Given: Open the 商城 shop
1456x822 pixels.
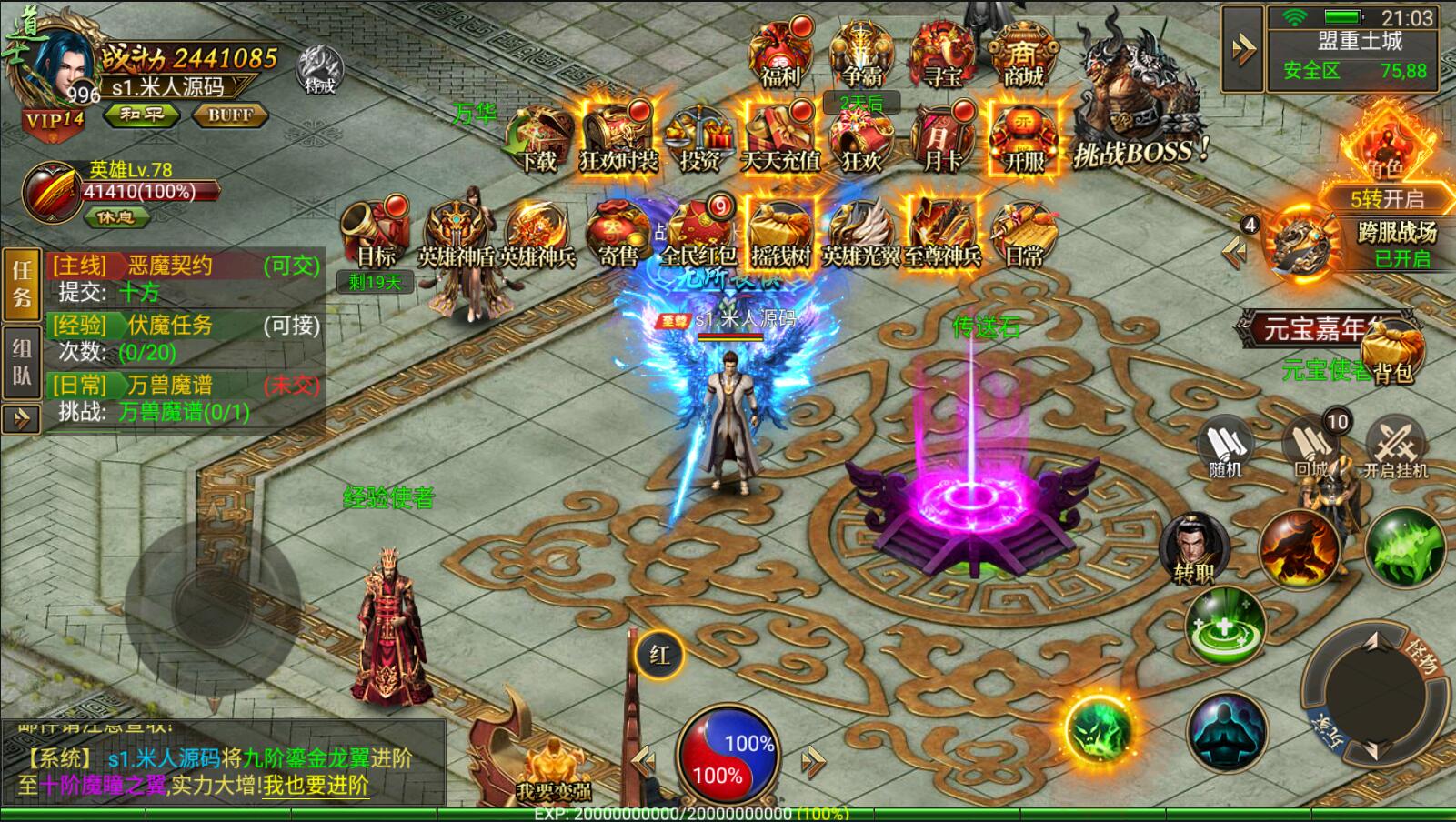Looking at the screenshot, I should point(1023,55).
